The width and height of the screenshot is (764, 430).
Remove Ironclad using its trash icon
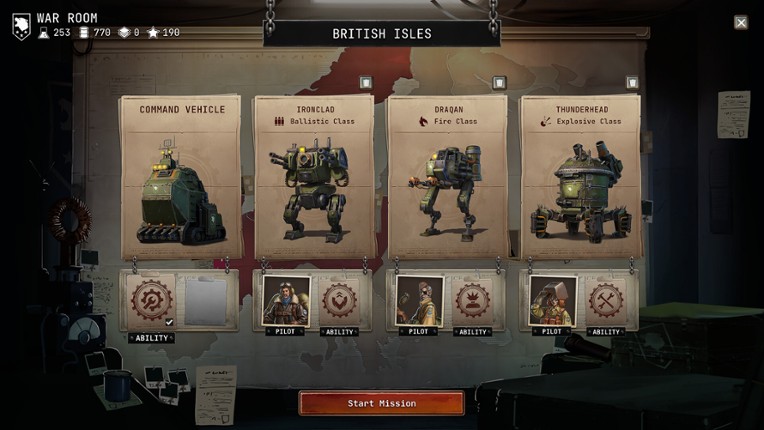(x=366, y=83)
